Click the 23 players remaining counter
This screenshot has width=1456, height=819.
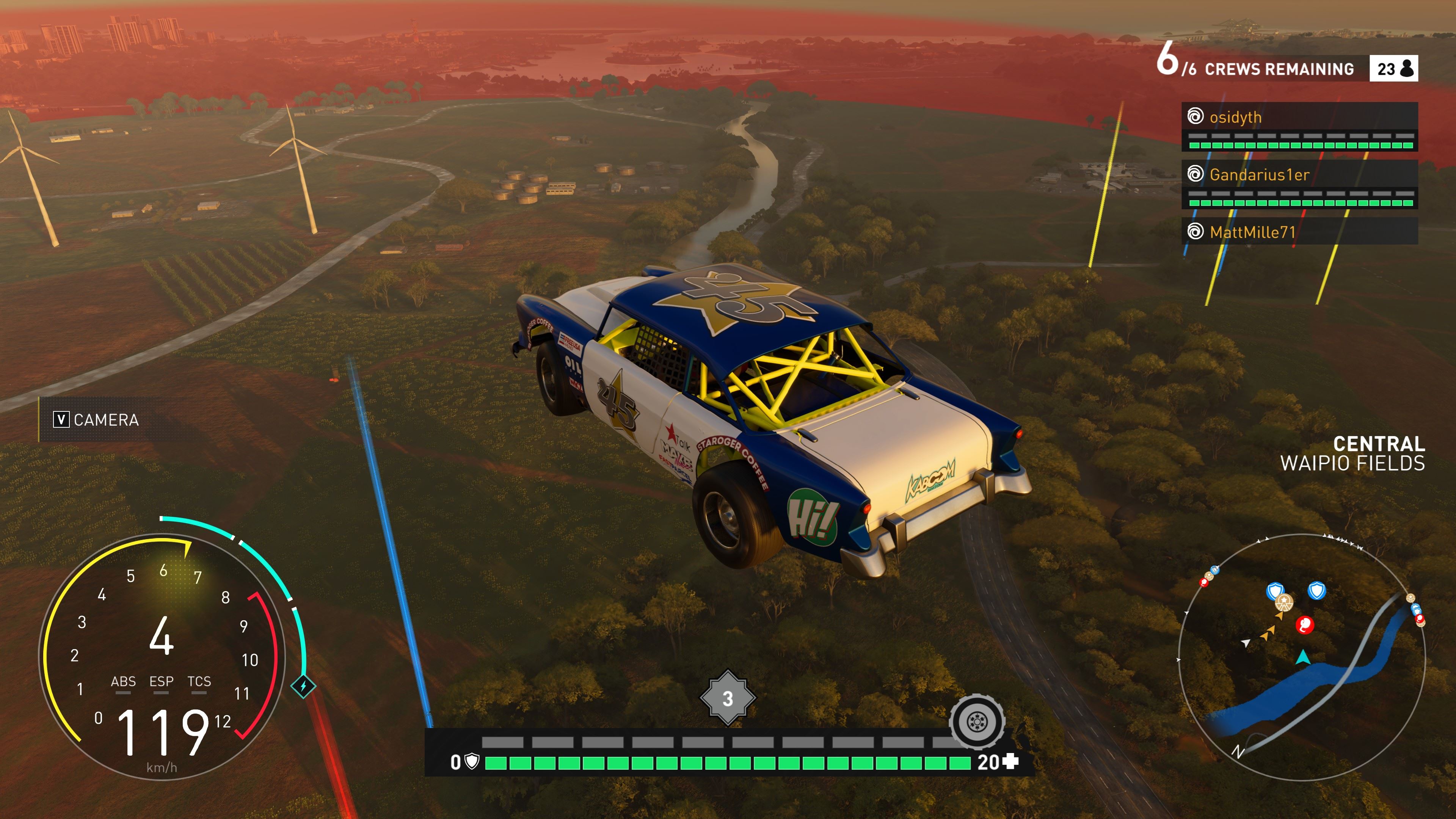point(1393,69)
